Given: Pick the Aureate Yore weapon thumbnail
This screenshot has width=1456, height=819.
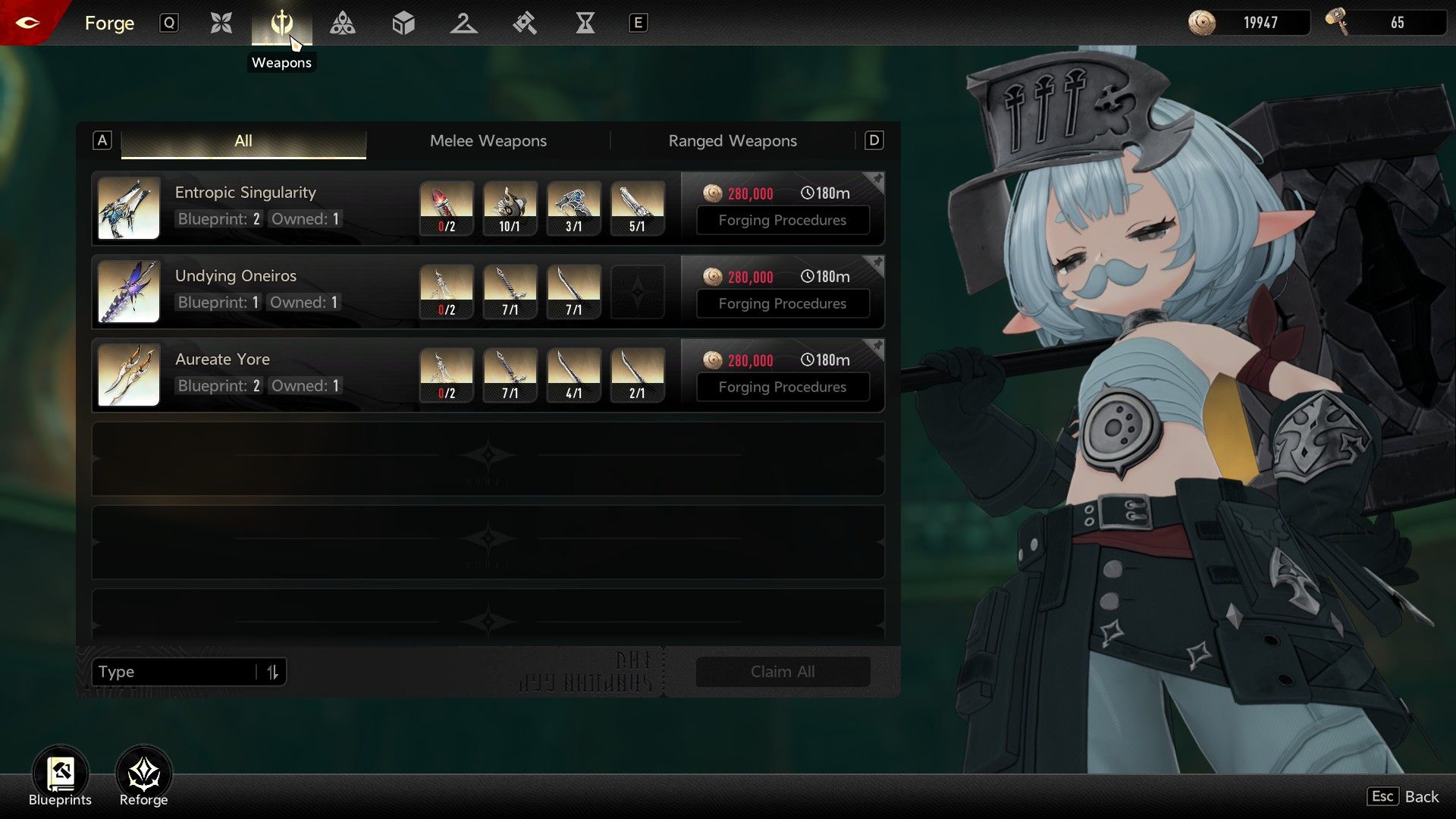Looking at the screenshot, I should pos(129,375).
